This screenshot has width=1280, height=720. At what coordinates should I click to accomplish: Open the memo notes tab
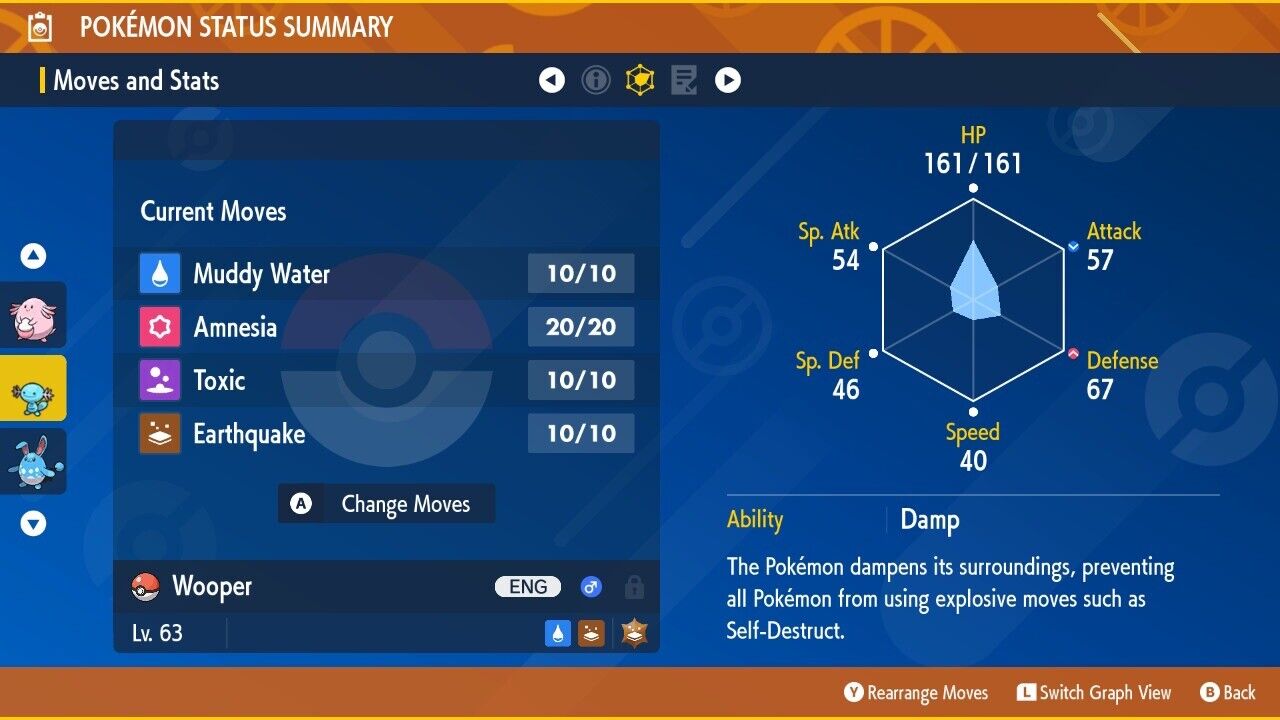pos(684,80)
